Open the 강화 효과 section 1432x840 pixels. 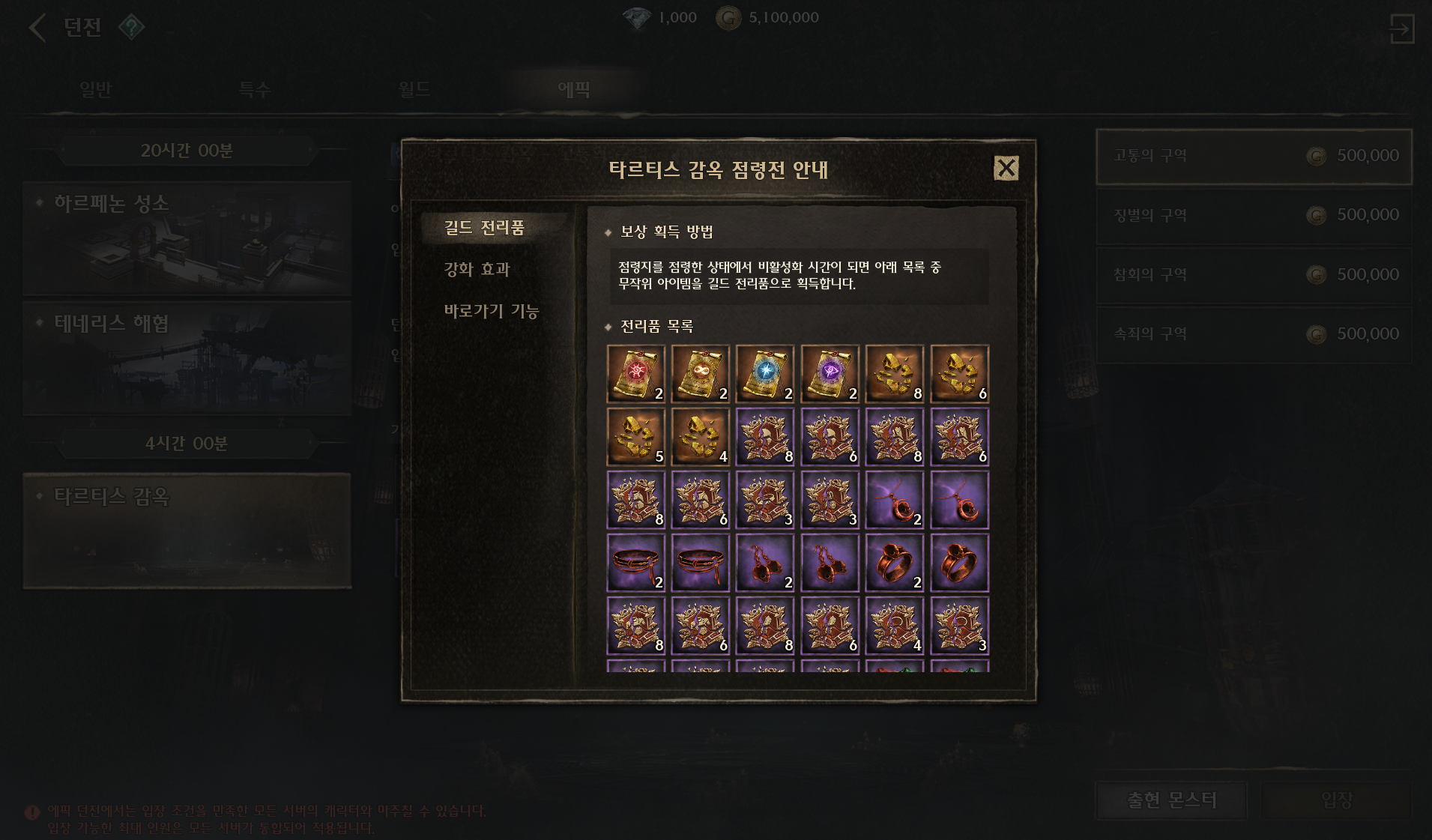pos(477,269)
